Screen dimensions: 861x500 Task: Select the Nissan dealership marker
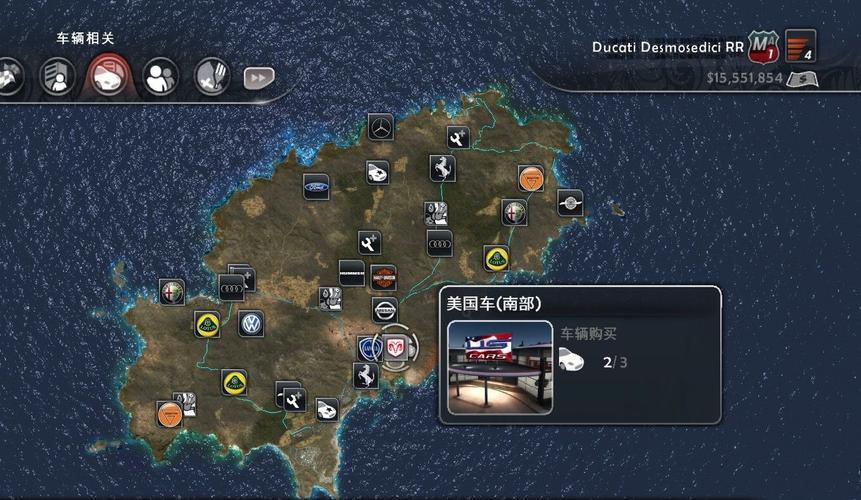pyautogui.click(x=385, y=310)
